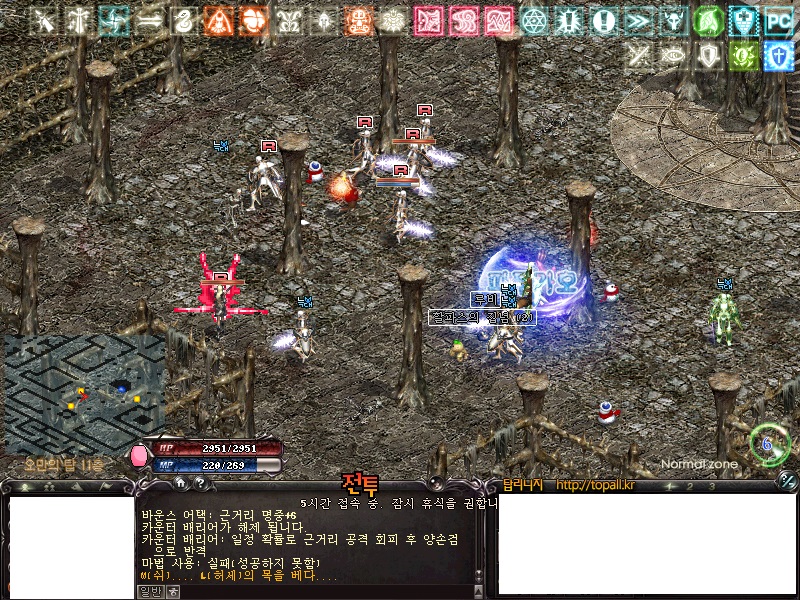Viewport: 800px width, 600px height.
Task: Open the question mark help button
Action: (x=200, y=482)
